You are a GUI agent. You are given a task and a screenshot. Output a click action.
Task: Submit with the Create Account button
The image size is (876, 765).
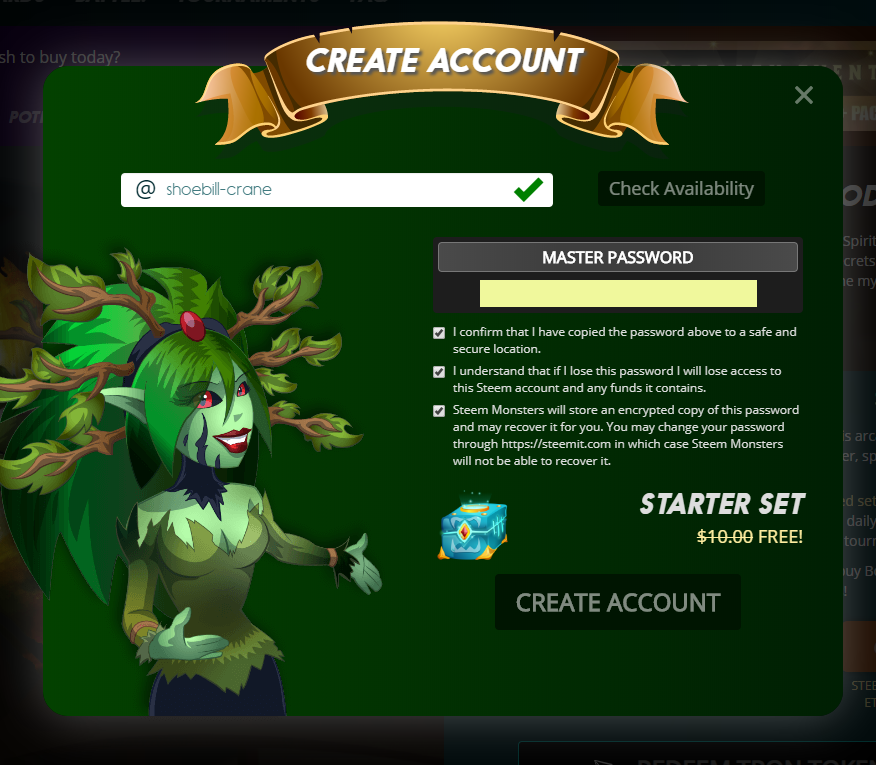click(618, 602)
